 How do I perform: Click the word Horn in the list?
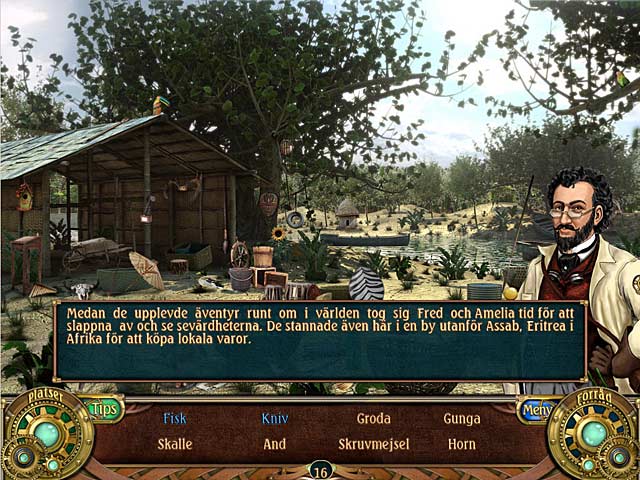462,444
